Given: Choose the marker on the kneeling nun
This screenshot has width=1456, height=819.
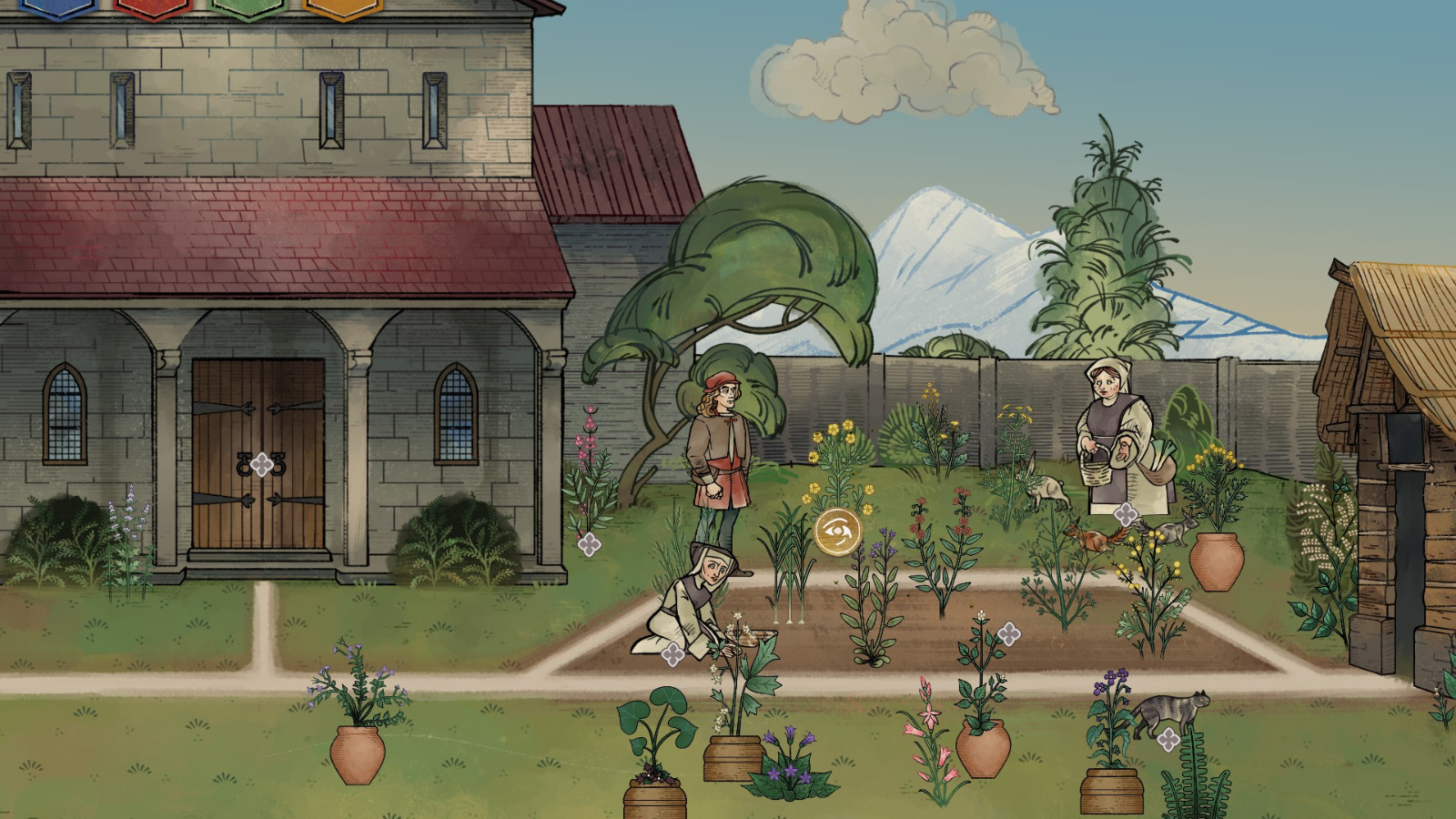Looking at the screenshot, I should click(x=672, y=653).
